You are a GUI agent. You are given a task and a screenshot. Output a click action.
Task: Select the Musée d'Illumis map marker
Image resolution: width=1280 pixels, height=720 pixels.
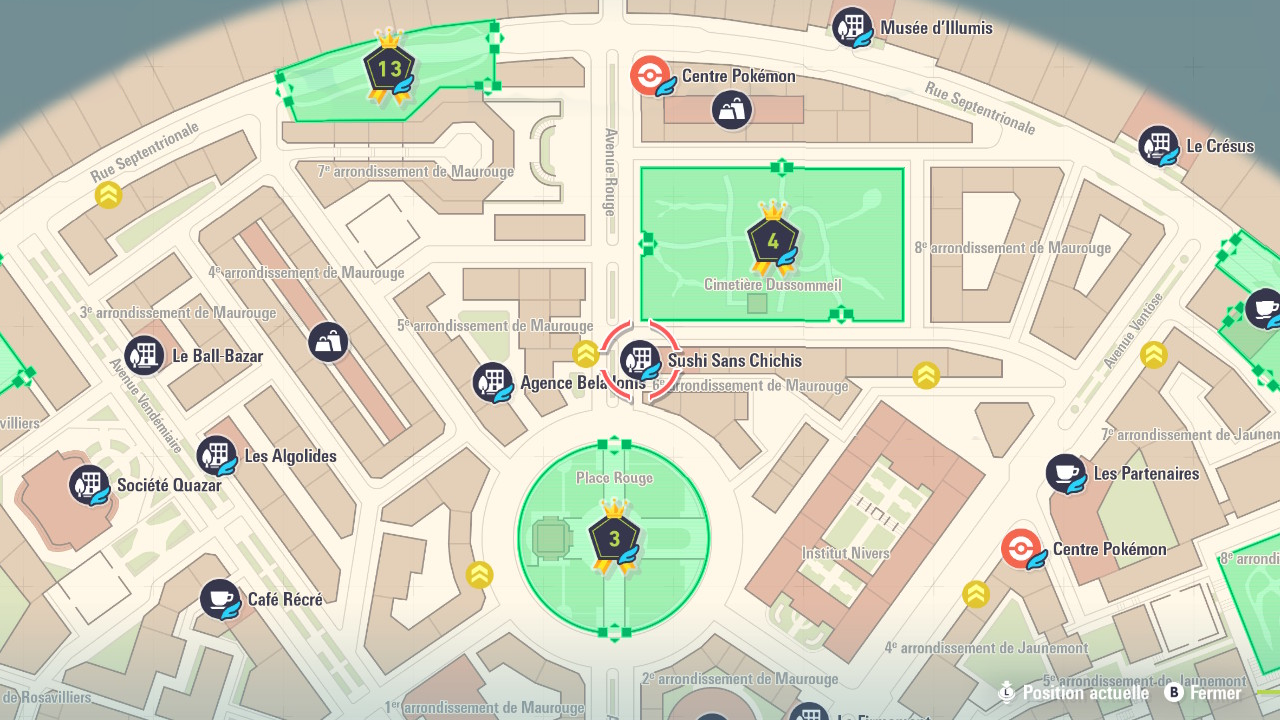pos(852,27)
